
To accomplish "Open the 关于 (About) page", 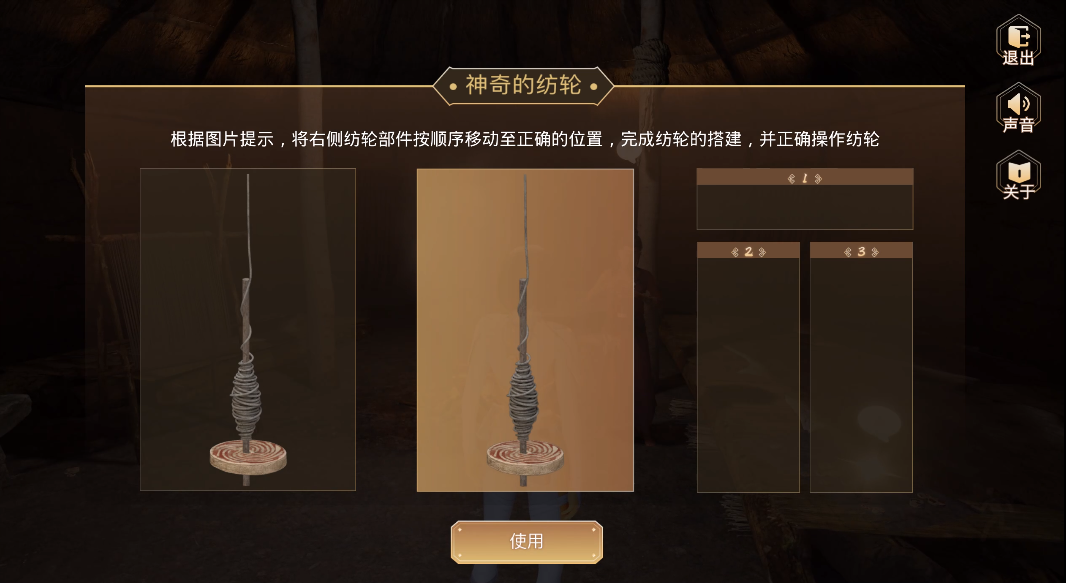I will coord(1018,175).
